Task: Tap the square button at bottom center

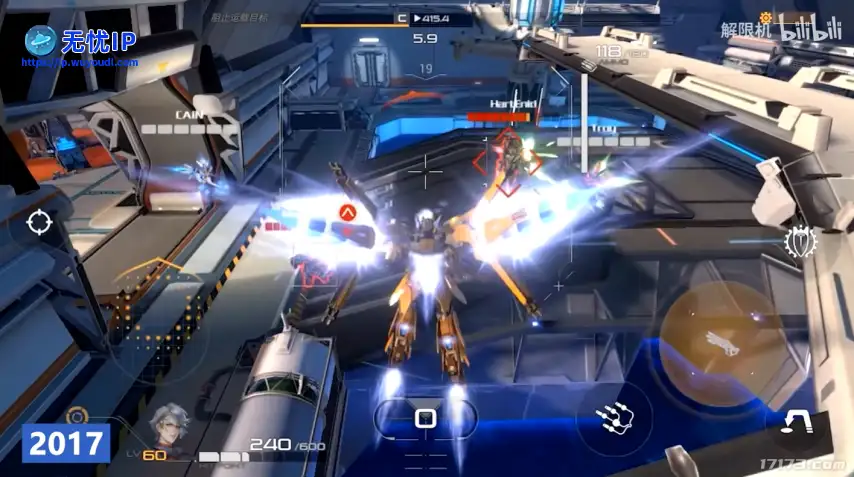Action: click(x=425, y=417)
